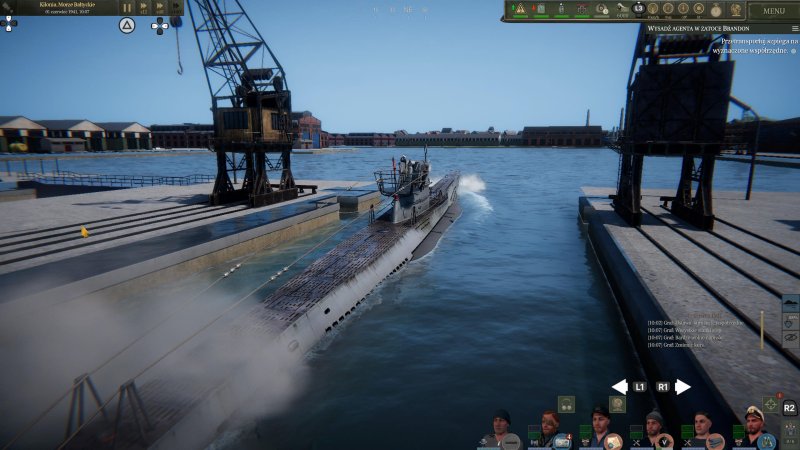800x450 pixels.
Task: Open the crosshair targeting icon with red badge
Action: point(771,404)
